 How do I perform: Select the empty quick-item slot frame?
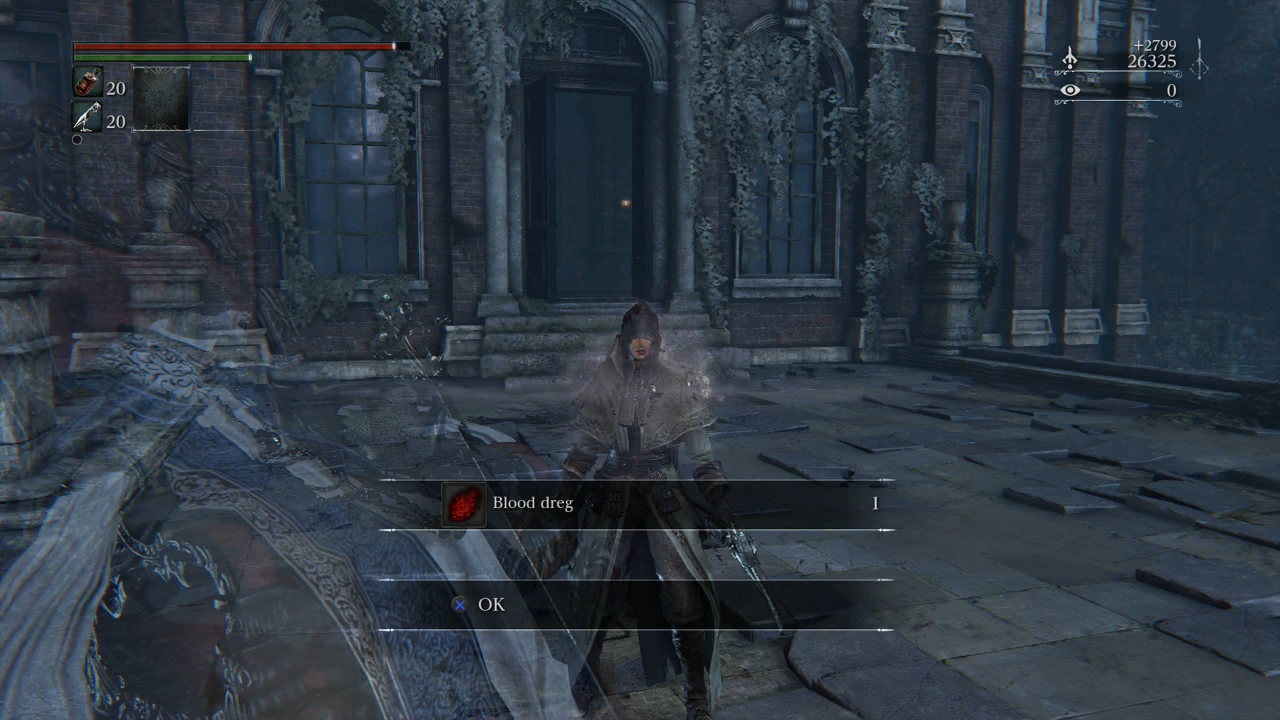[x=161, y=101]
